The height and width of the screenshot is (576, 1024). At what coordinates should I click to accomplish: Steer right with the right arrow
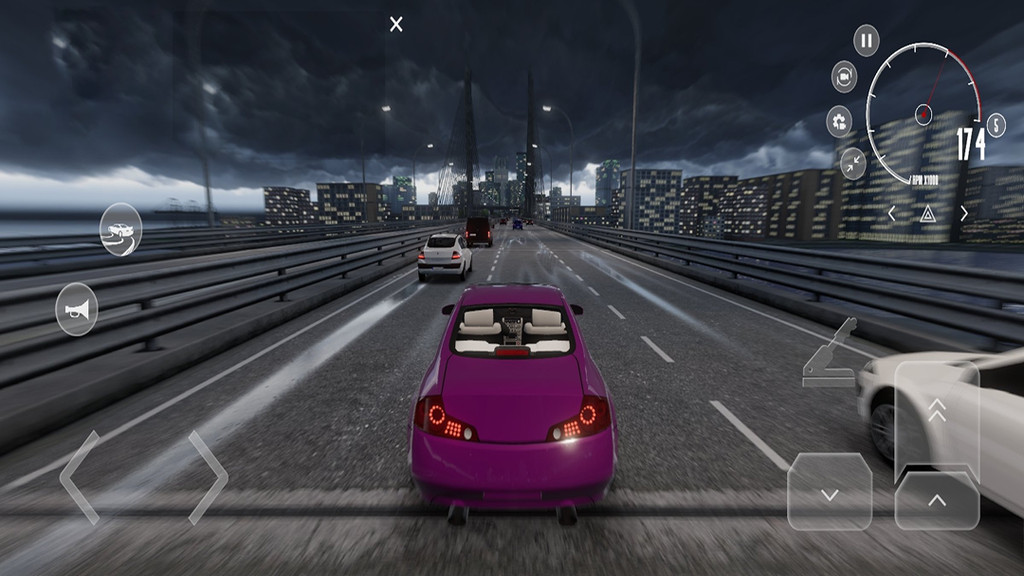[x=208, y=478]
